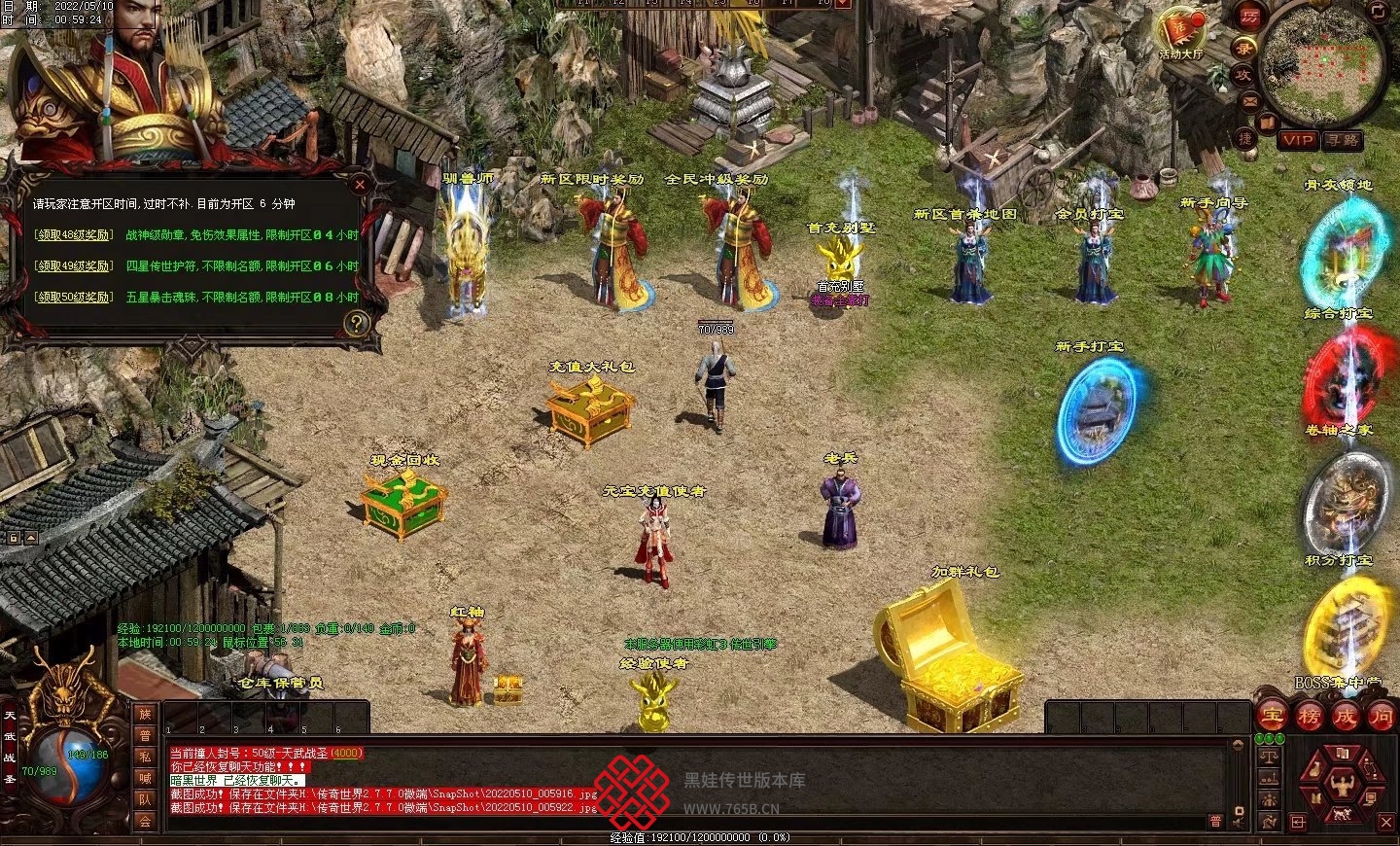Open the bag pouch icon
The image size is (1400, 846).
coord(1314,767)
